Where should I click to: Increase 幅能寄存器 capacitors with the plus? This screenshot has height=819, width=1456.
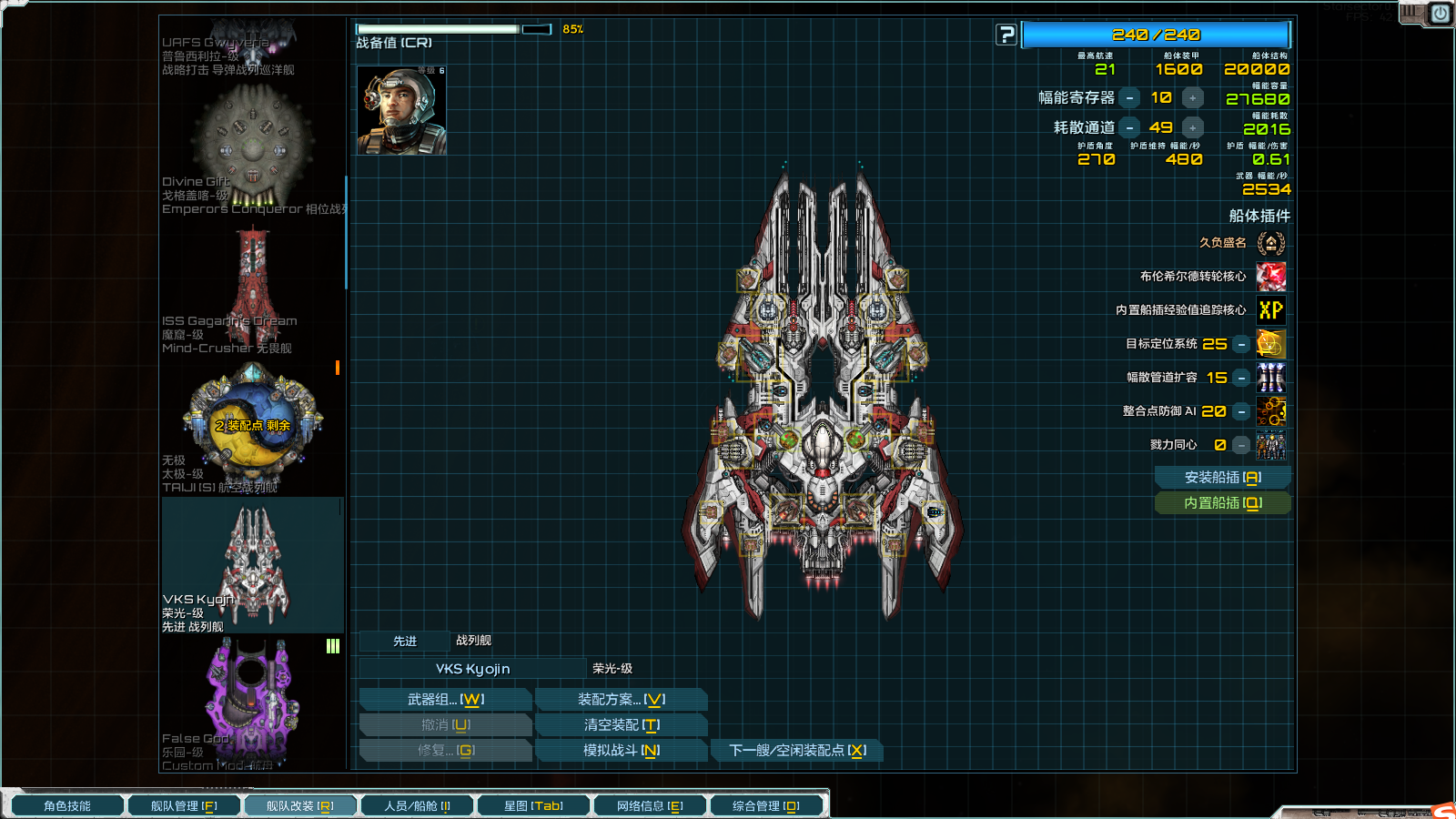(1192, 98)
